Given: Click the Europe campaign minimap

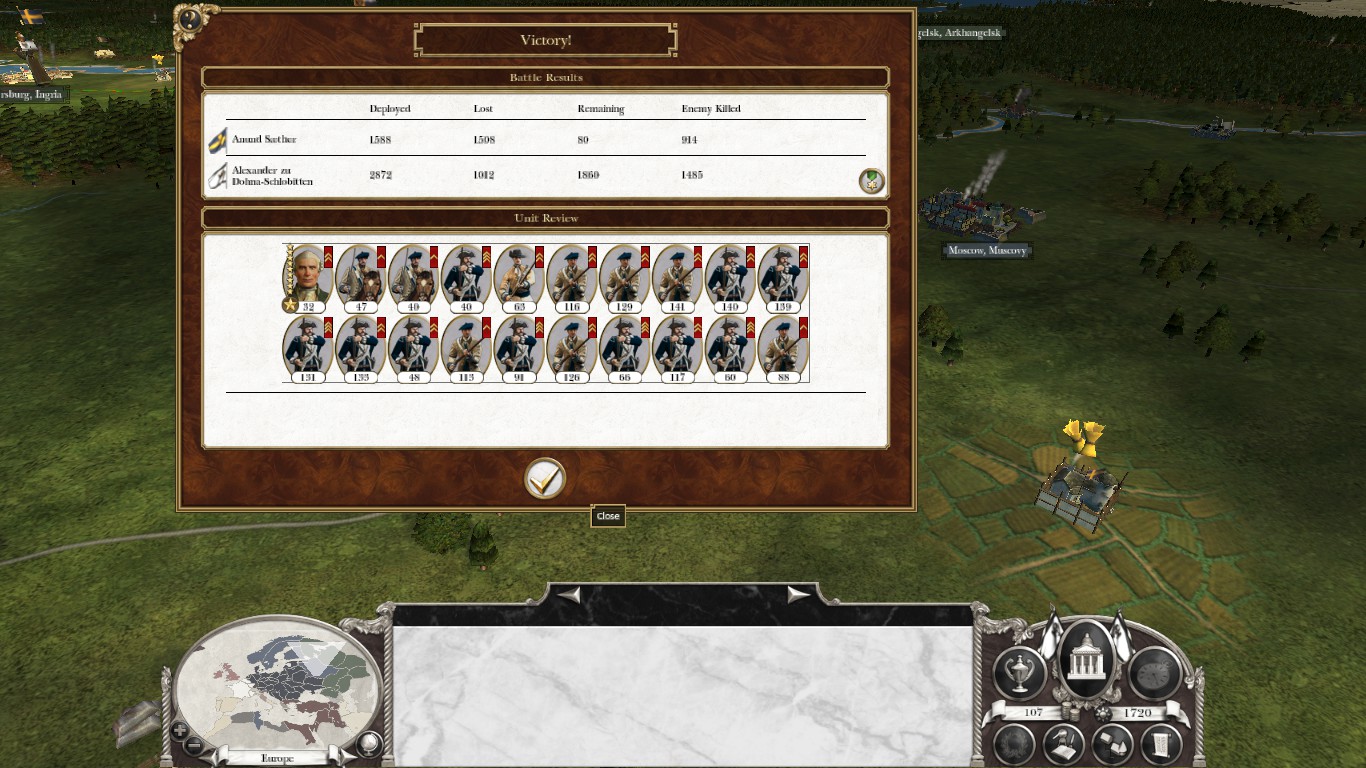Looking at the screenshot, I should [x=277, y=680].
